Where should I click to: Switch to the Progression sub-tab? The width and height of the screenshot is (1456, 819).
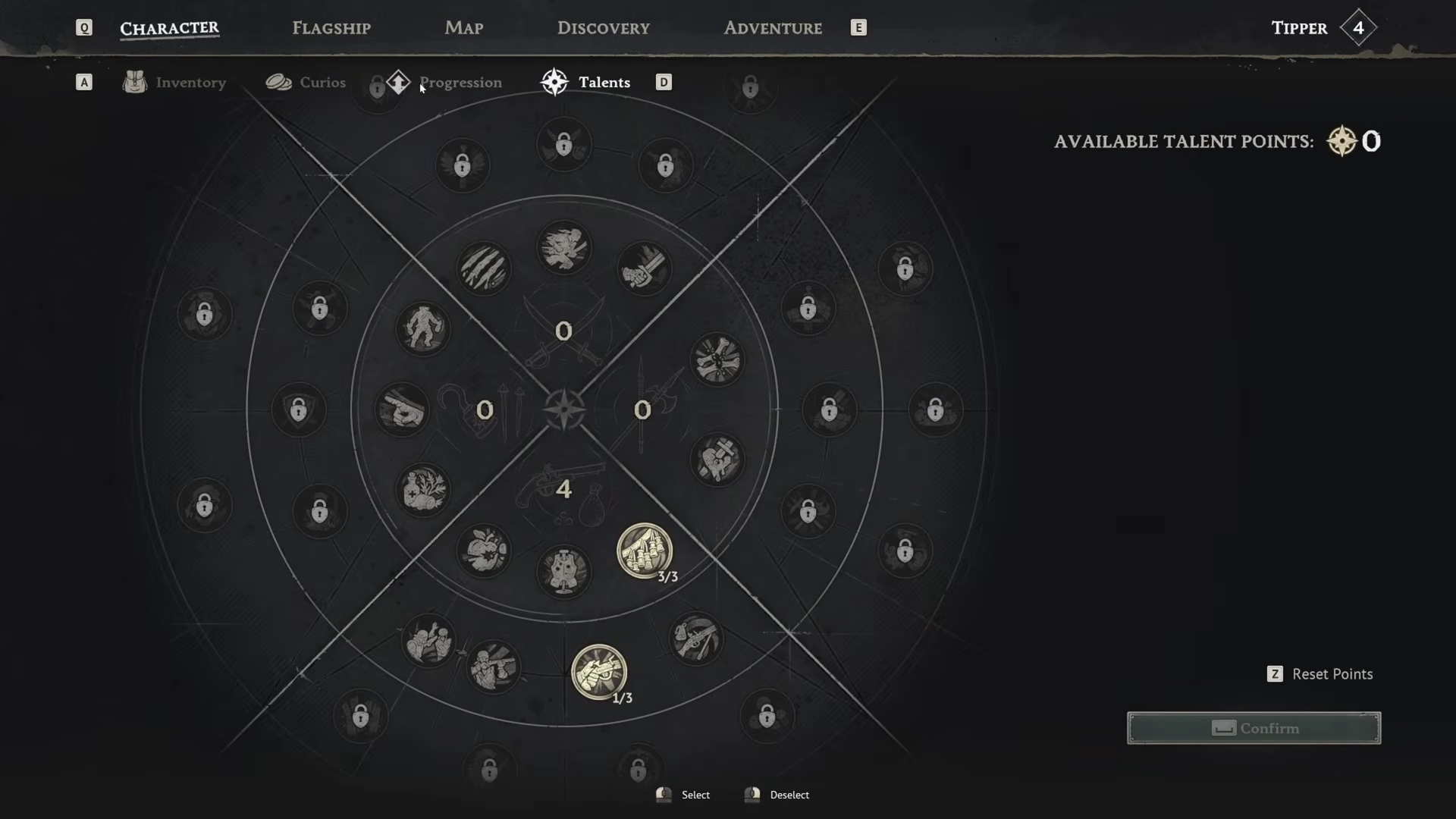pos(460,83)
